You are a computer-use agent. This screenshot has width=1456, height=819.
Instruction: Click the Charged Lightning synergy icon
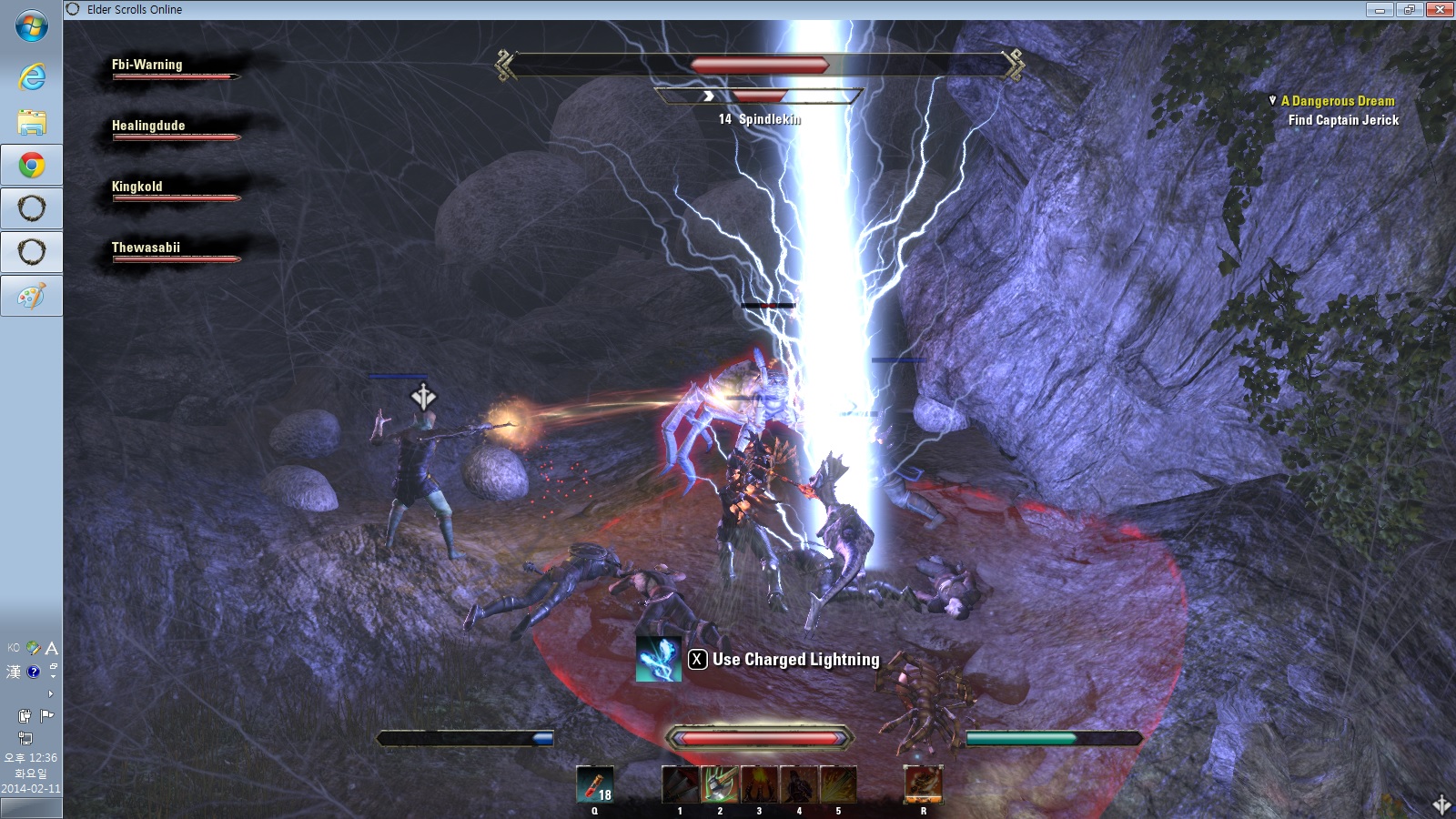[x=658, y=660]
